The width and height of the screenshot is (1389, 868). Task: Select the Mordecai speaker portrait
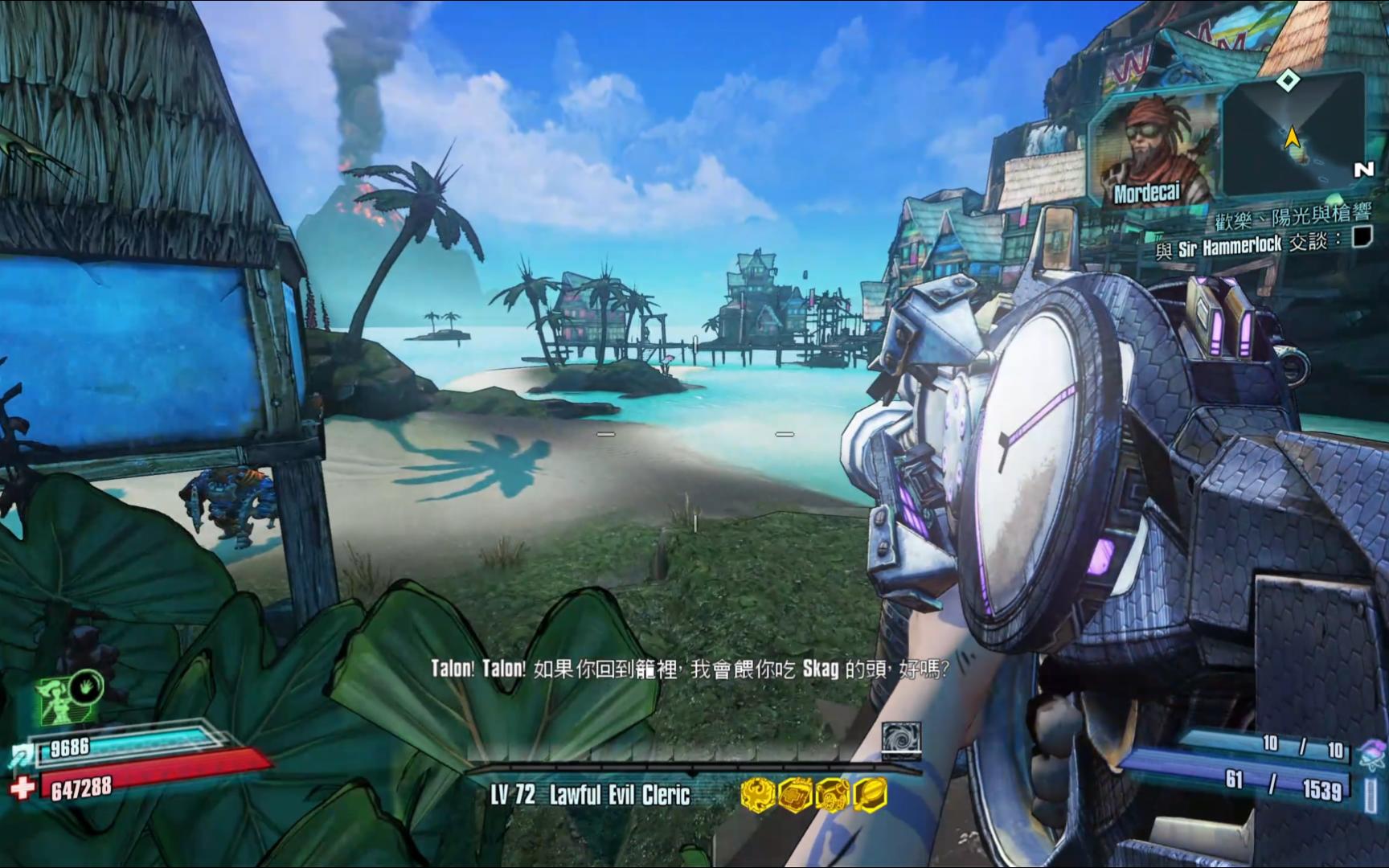(1151, 151)
